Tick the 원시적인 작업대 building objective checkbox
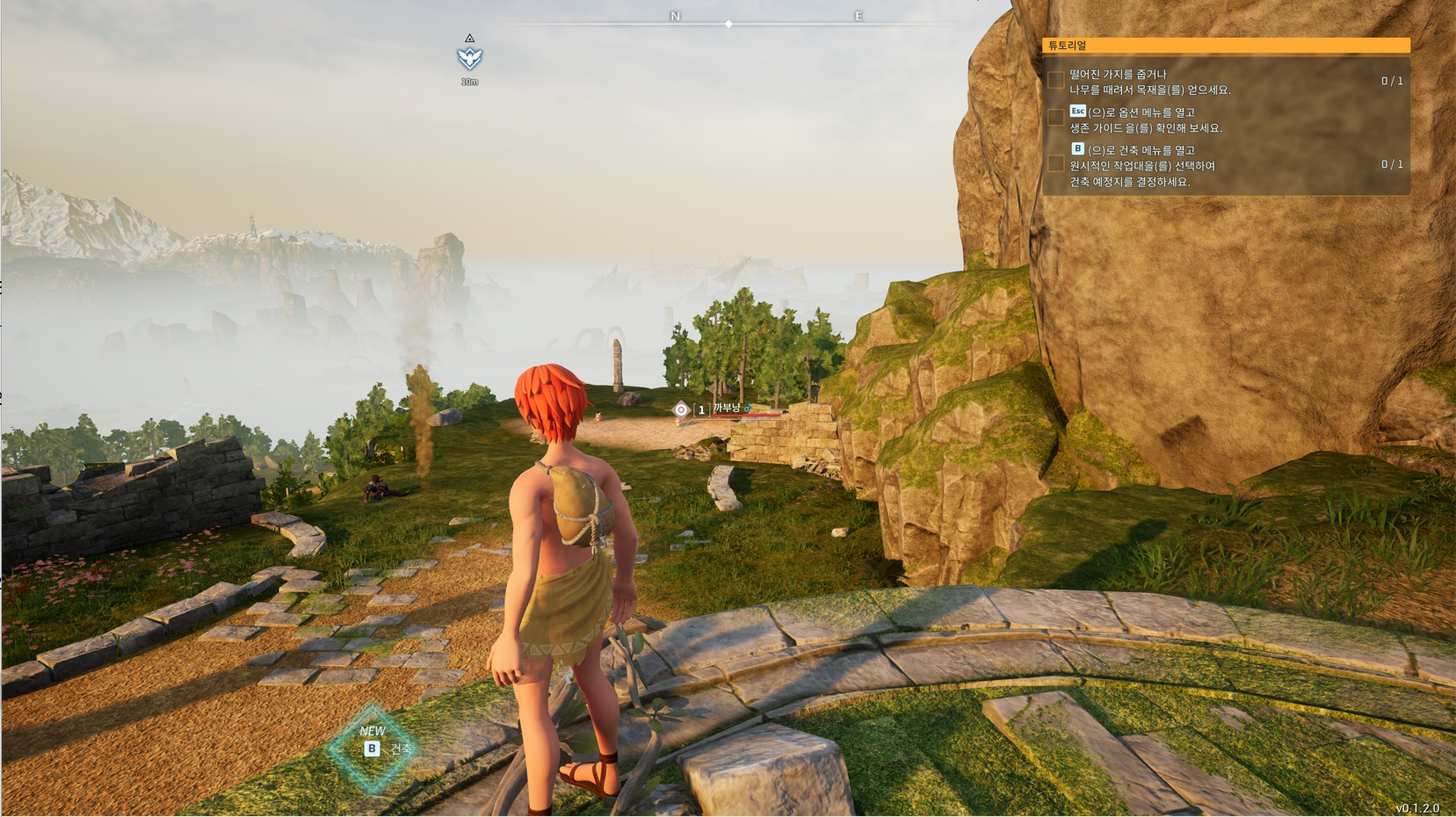This screenshot has height=817, width=1456. click(x=1055, y=164)
